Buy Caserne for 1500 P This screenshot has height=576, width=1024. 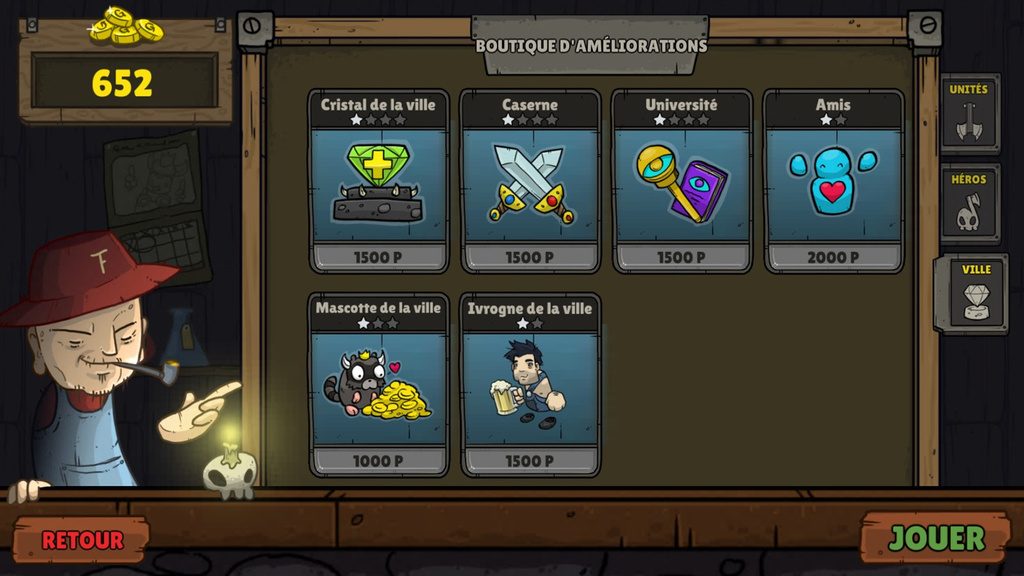pyautogui.click(x=530, y=258)
